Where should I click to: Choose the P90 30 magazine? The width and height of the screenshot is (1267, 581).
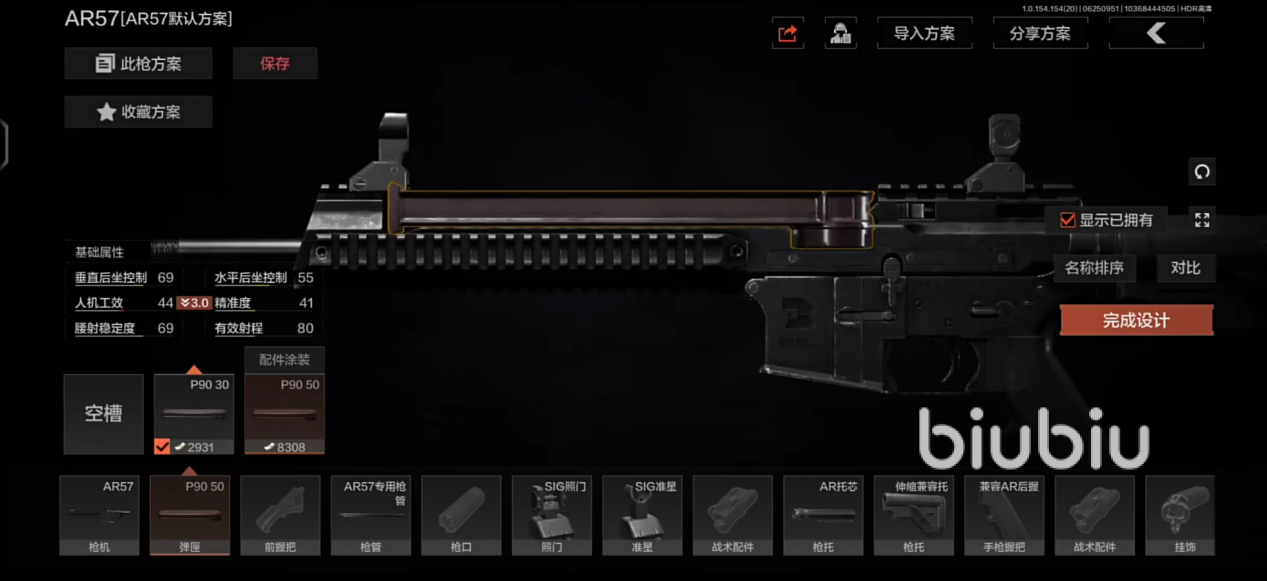point(194,414)
